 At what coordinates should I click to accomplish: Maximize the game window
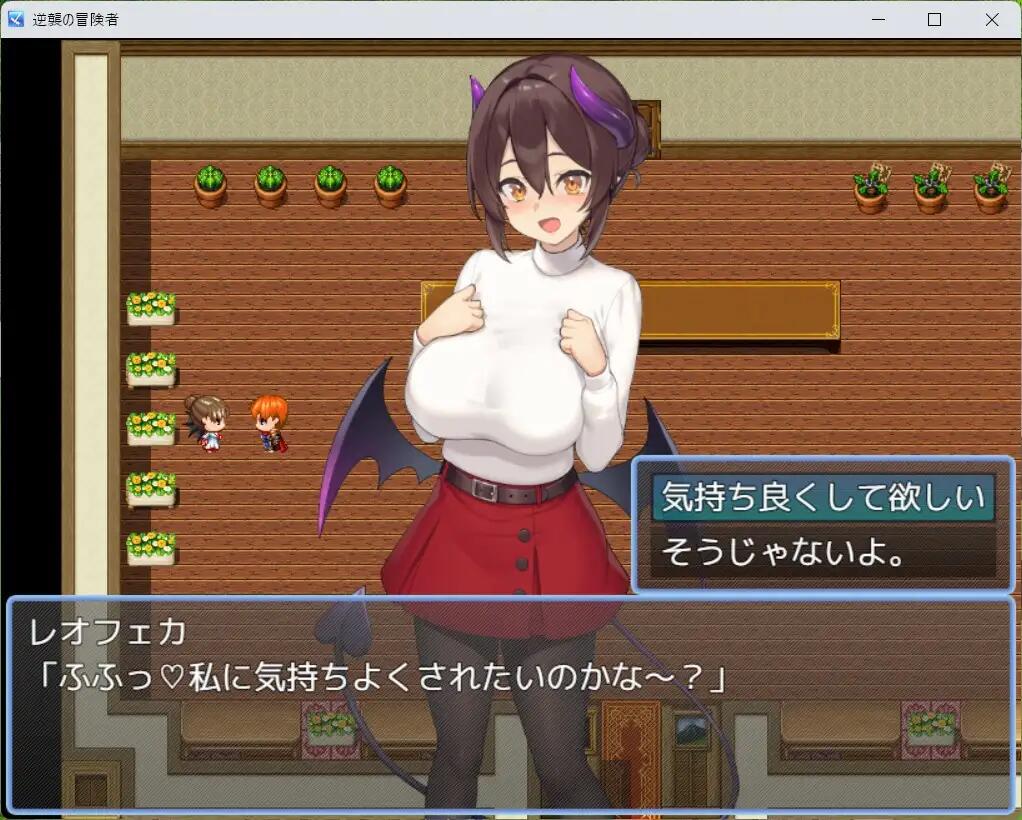tap(934, 19)
